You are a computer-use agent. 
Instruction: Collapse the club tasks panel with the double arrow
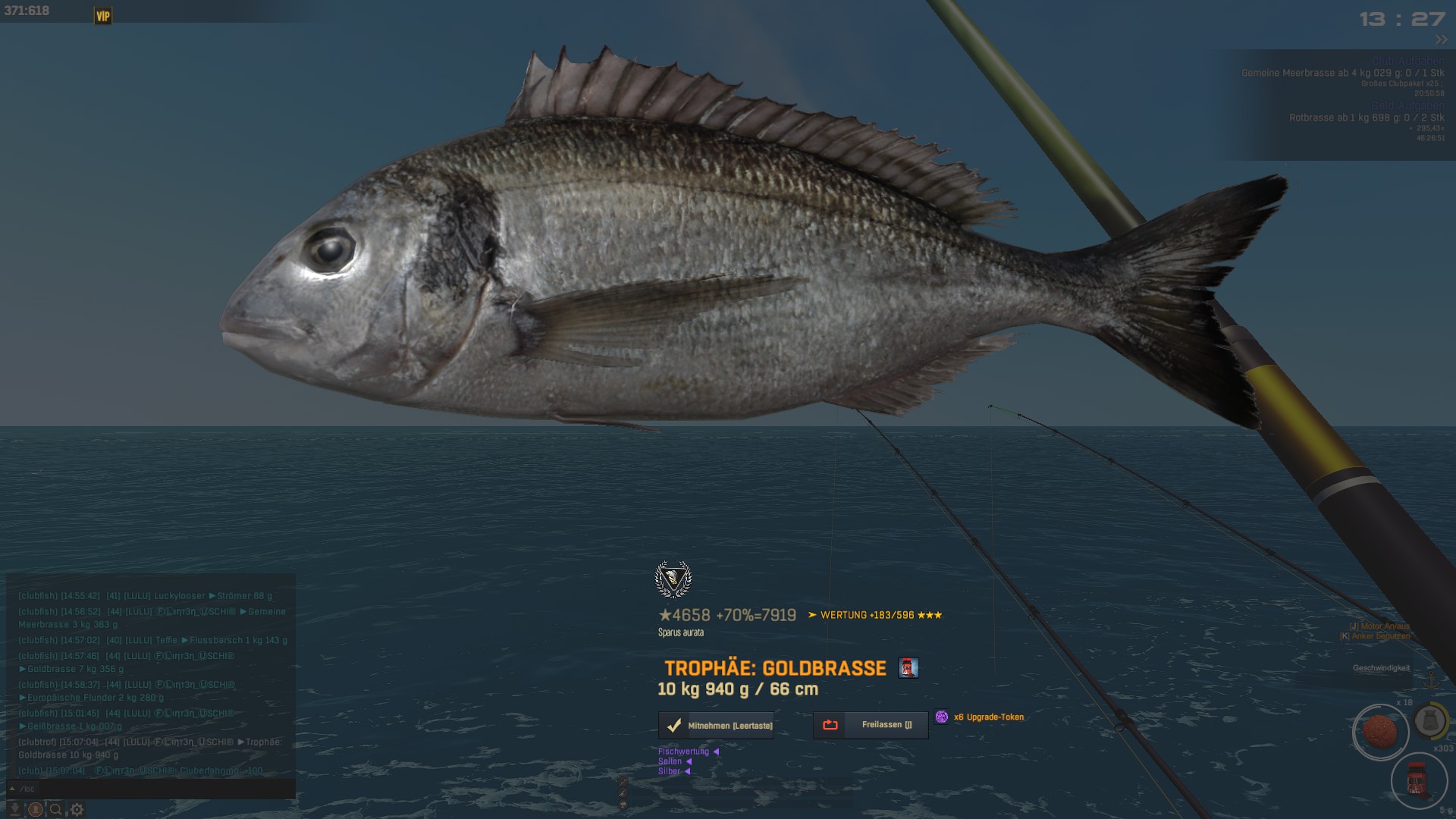point(1441,39)
